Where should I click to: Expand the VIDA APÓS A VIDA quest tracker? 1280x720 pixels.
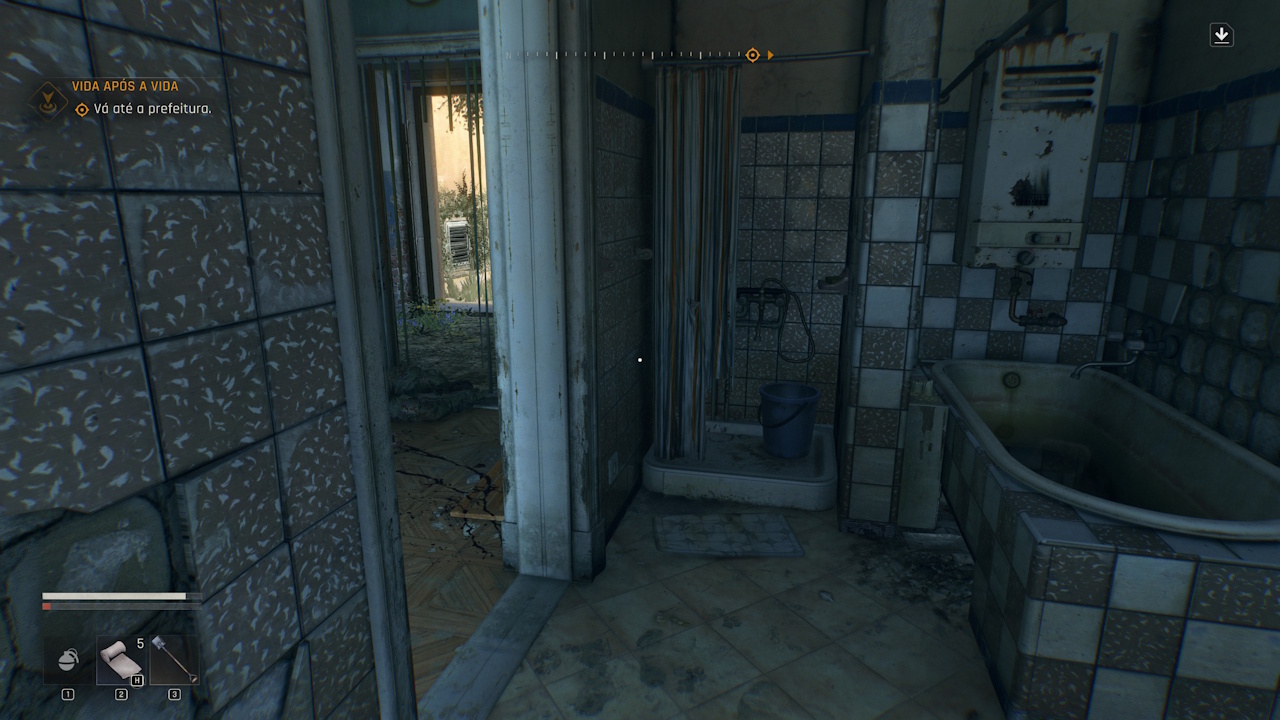point(123,86)
